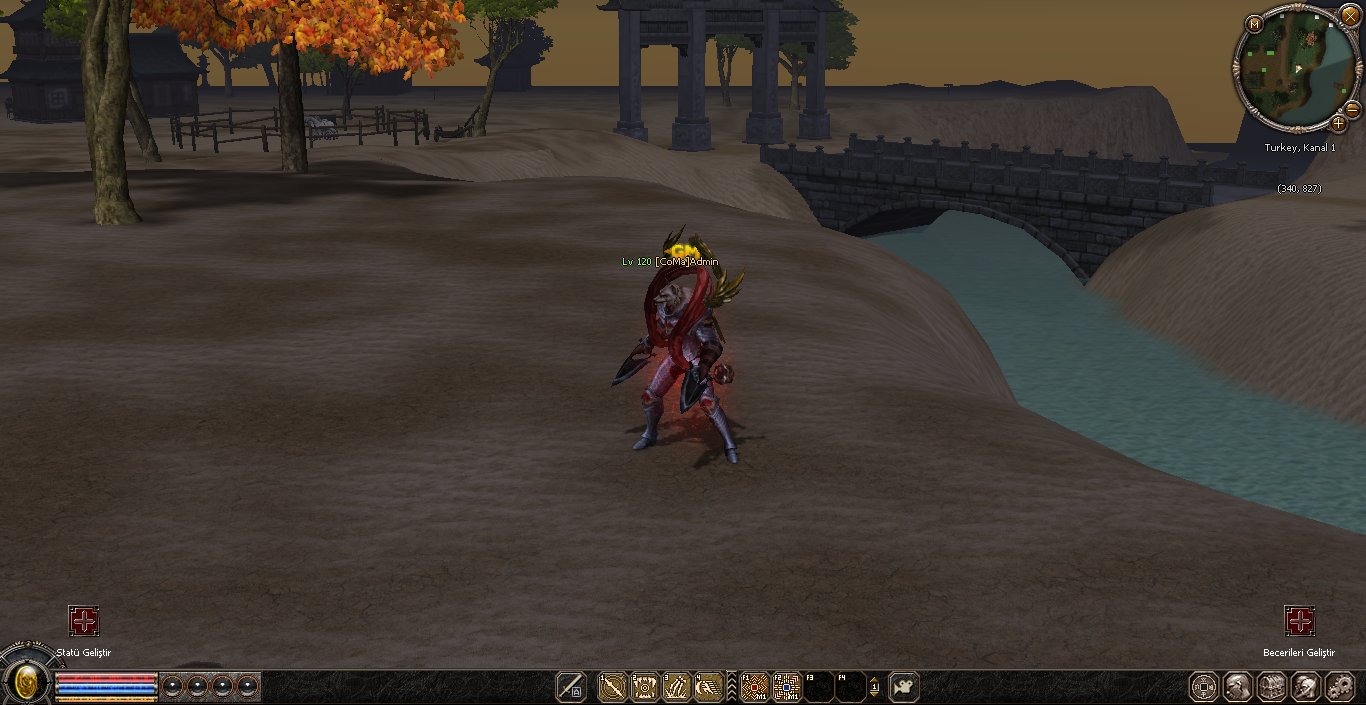
Task: Open the character window bearded face icon
Action: [1238, 687]
